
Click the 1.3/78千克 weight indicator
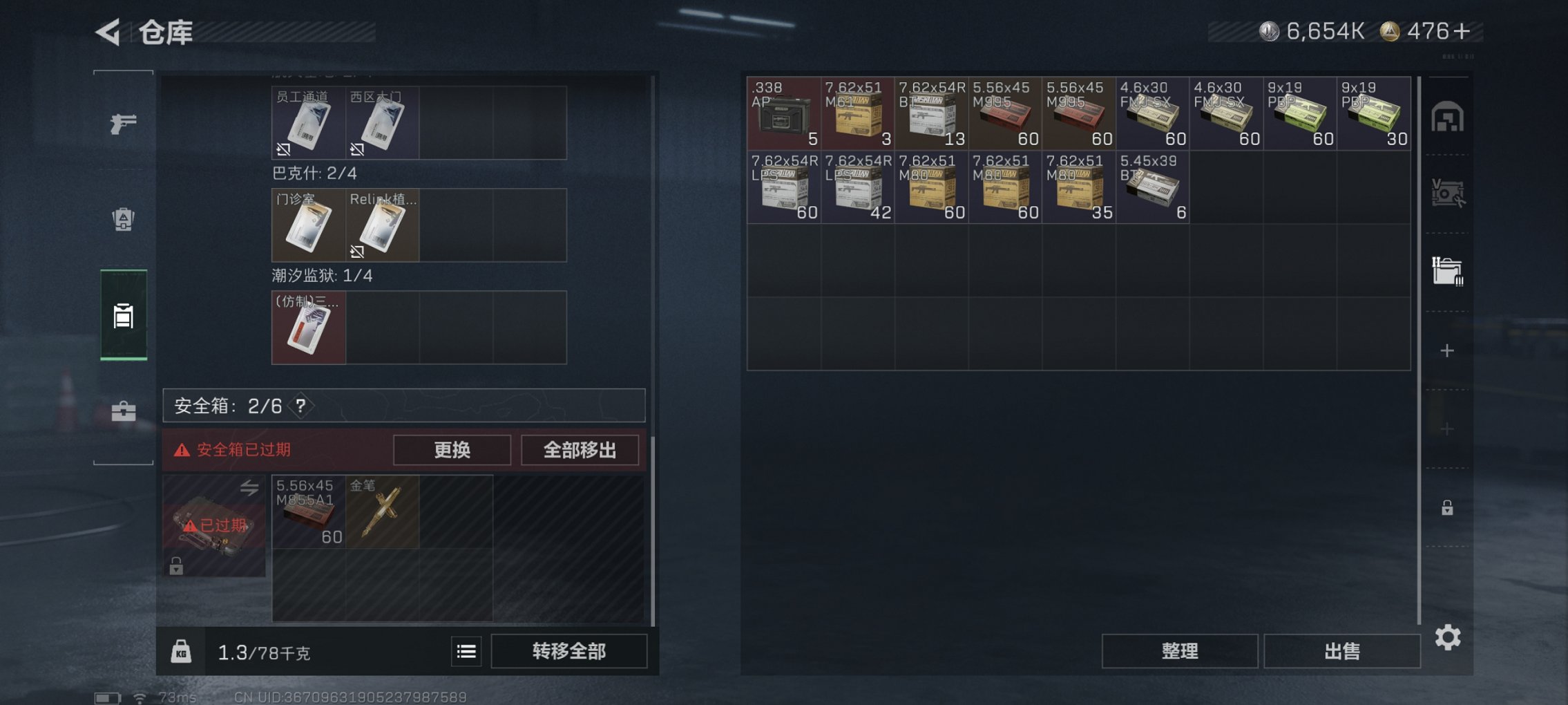[265, 650]
